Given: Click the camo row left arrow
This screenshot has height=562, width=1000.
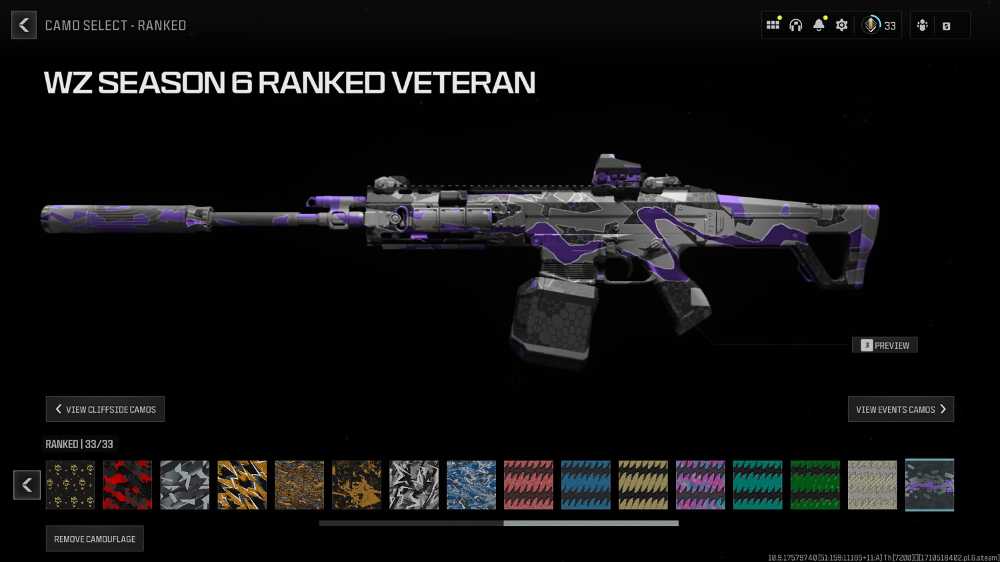Looking at the screenshot, I should 27,485.
